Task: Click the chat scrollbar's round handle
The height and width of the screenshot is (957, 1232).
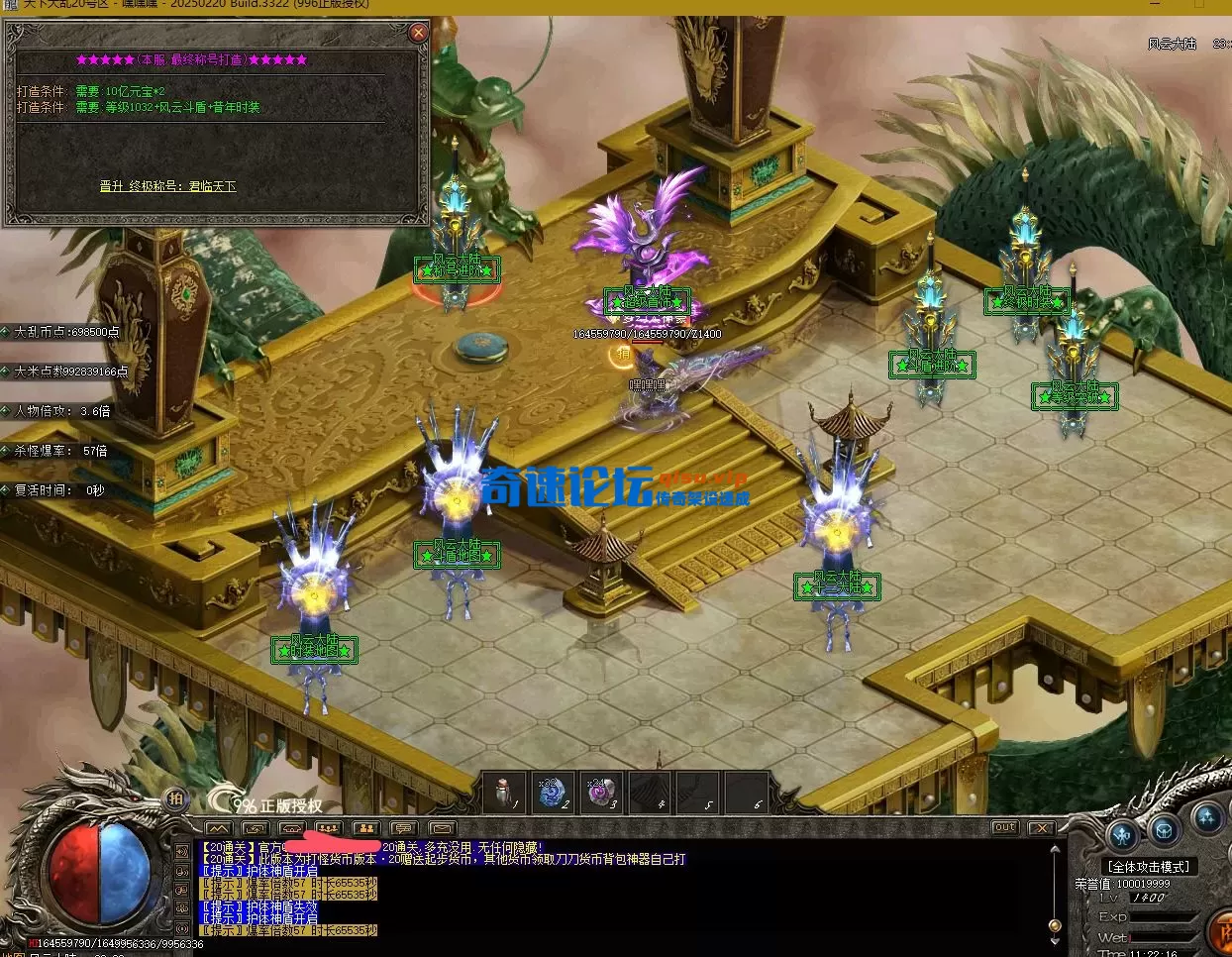Action: point(1055,925)
